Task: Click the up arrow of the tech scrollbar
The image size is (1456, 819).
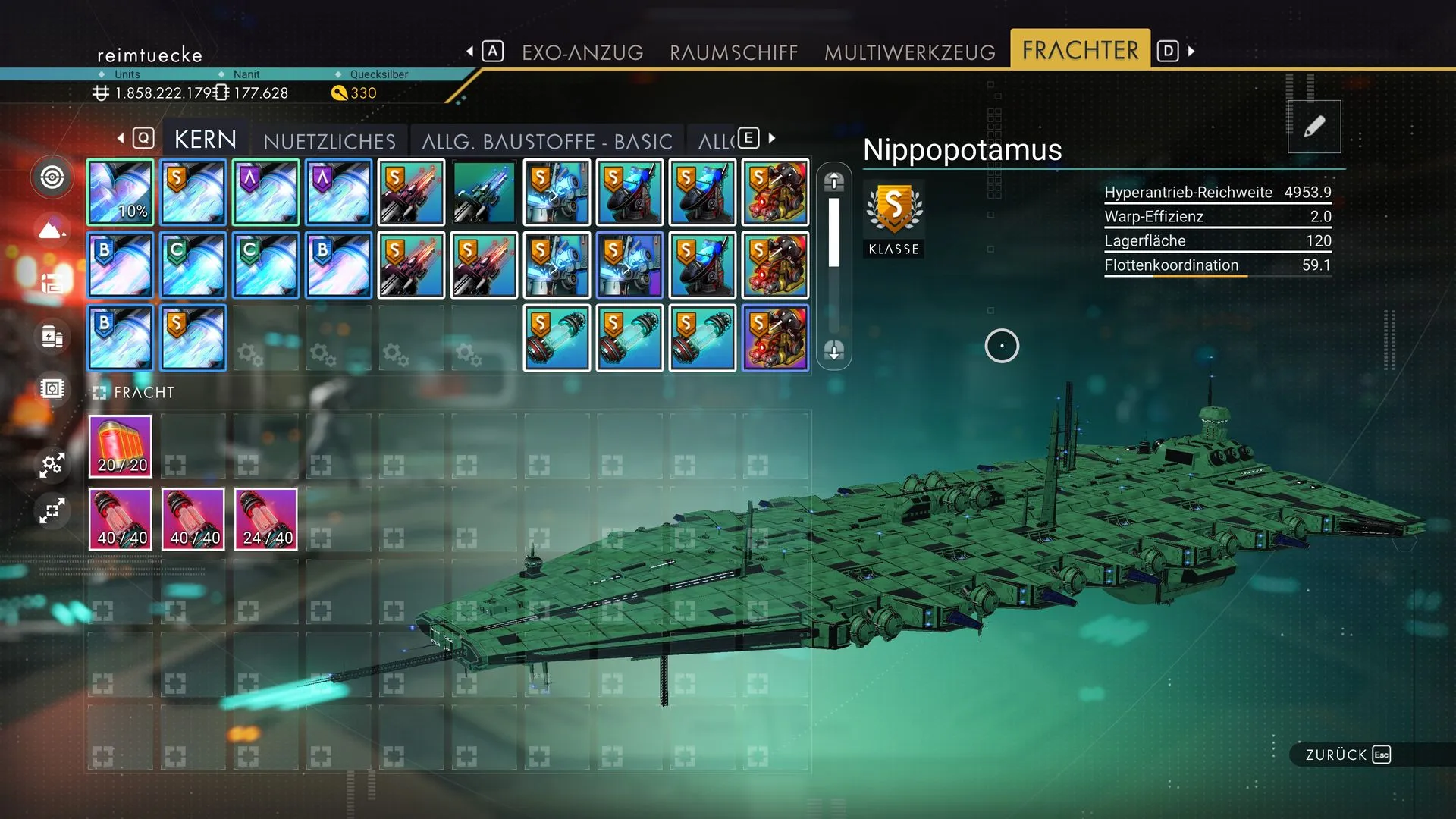Action: [834, 180]
